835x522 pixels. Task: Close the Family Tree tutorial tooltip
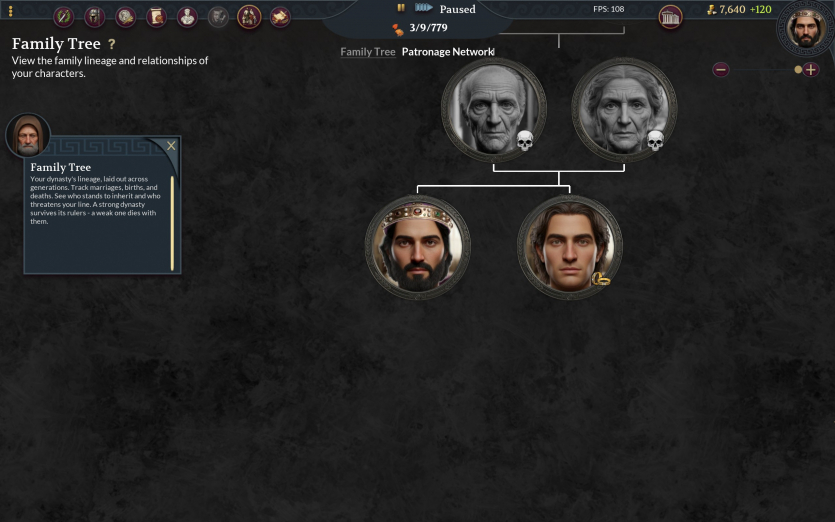[171, 146]
